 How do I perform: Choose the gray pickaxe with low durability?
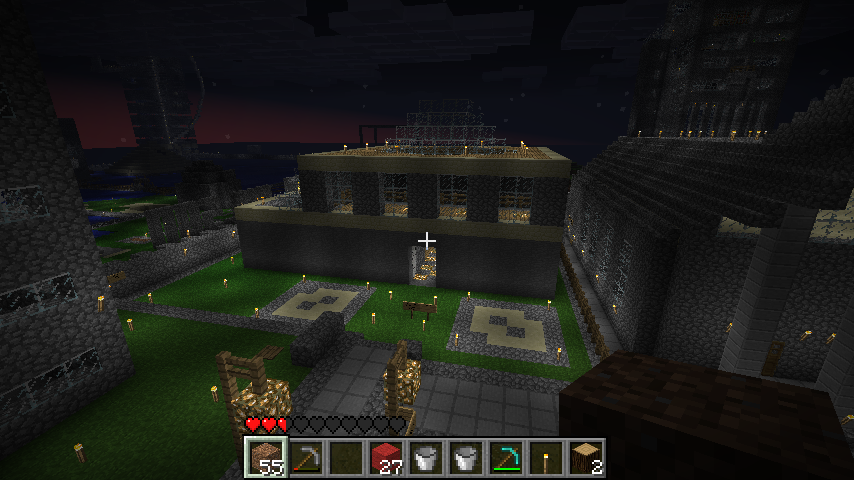coord(305,458)
